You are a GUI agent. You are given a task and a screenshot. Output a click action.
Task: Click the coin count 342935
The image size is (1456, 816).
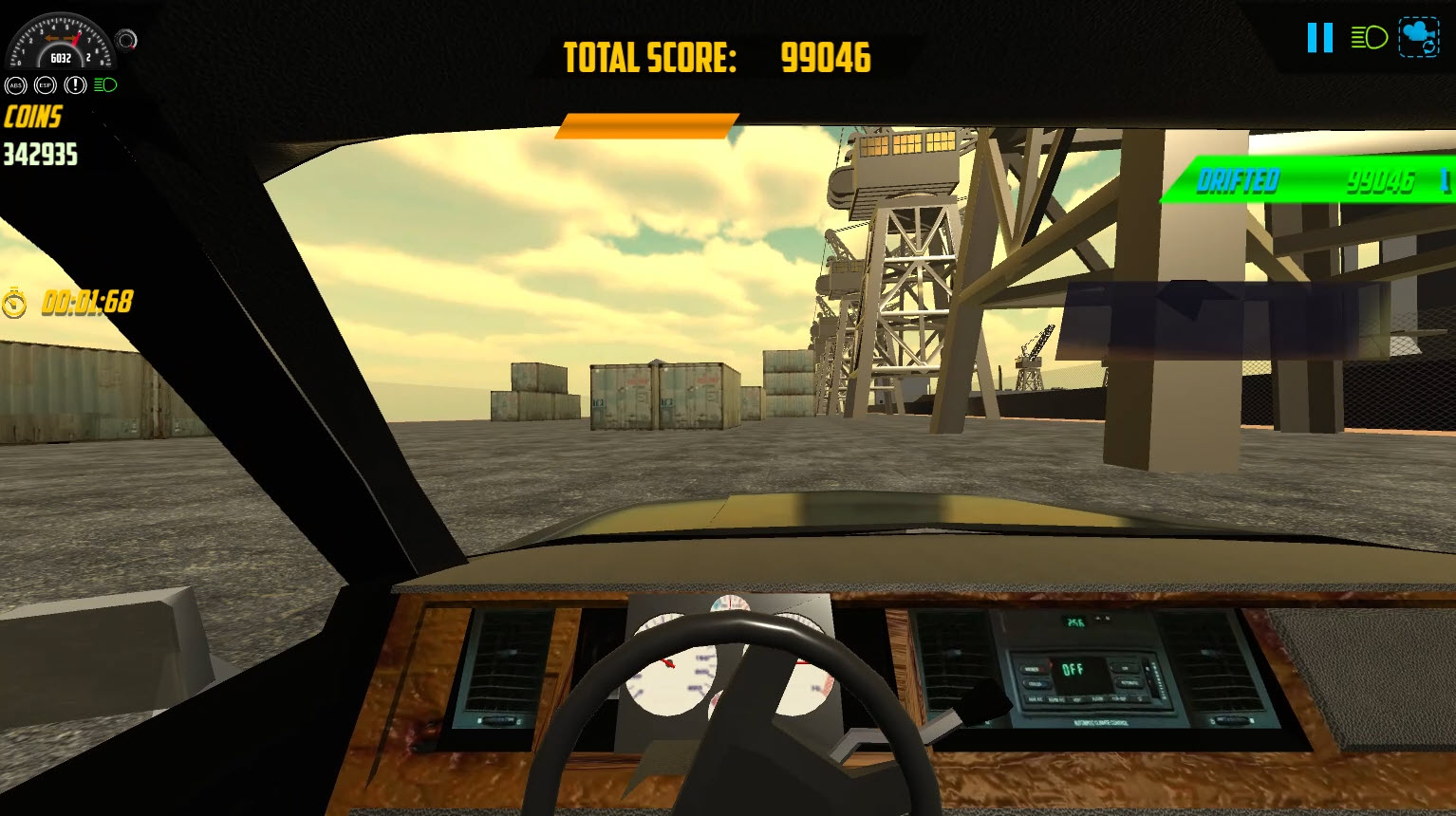coord(40,155)
